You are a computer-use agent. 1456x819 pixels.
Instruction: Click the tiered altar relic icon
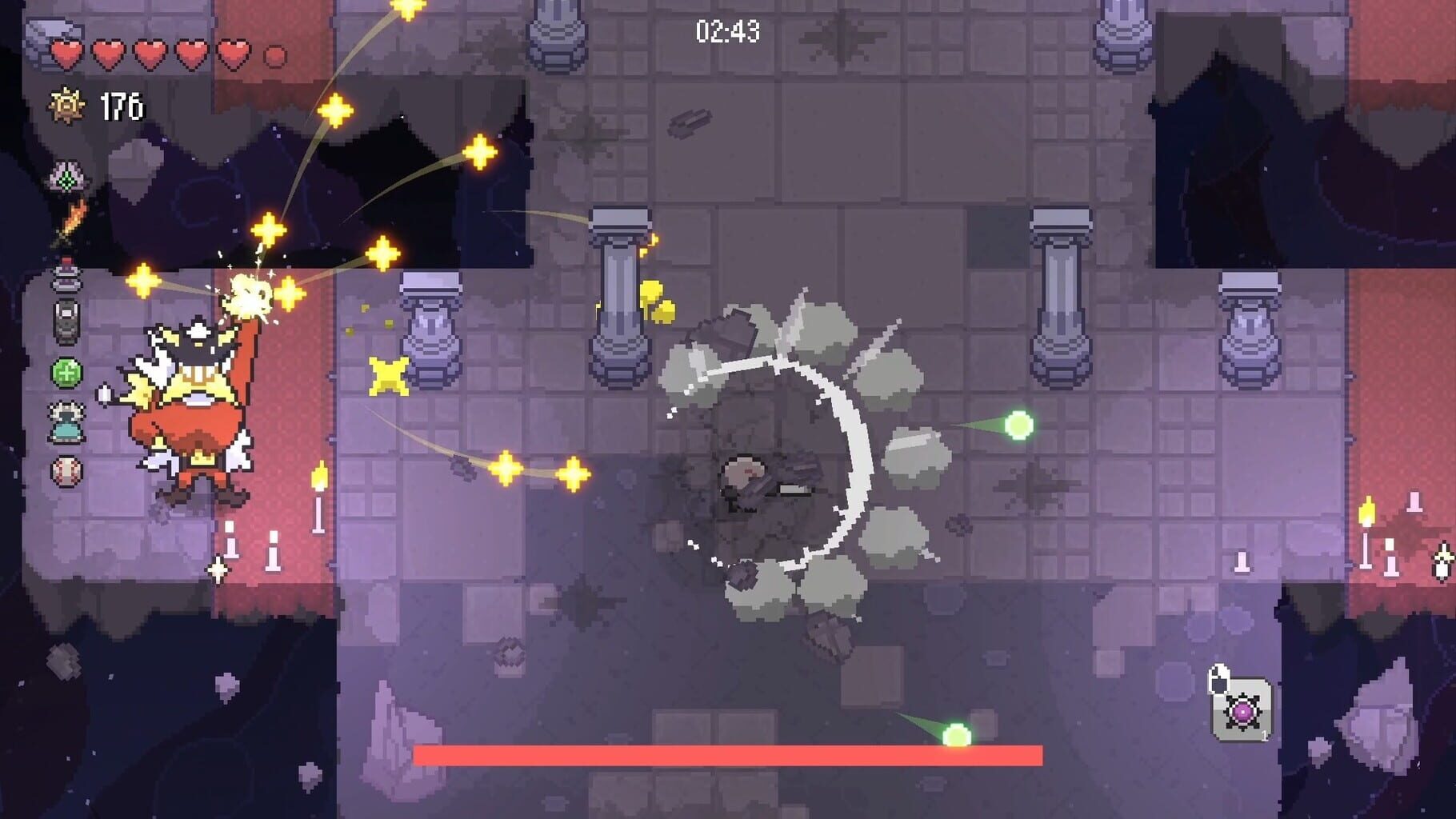click(66, 276)
